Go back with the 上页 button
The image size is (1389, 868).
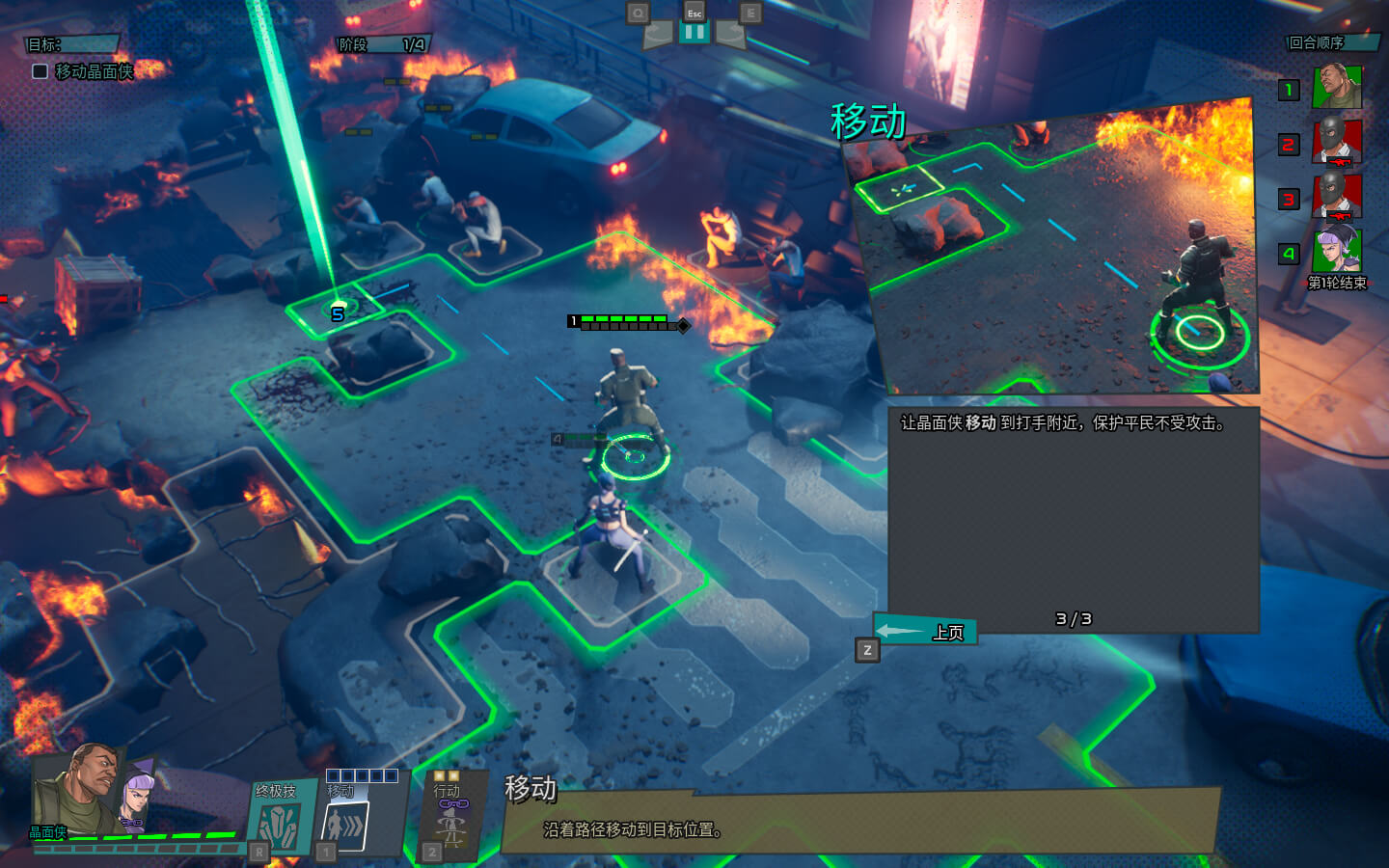(x=926, y=632)
